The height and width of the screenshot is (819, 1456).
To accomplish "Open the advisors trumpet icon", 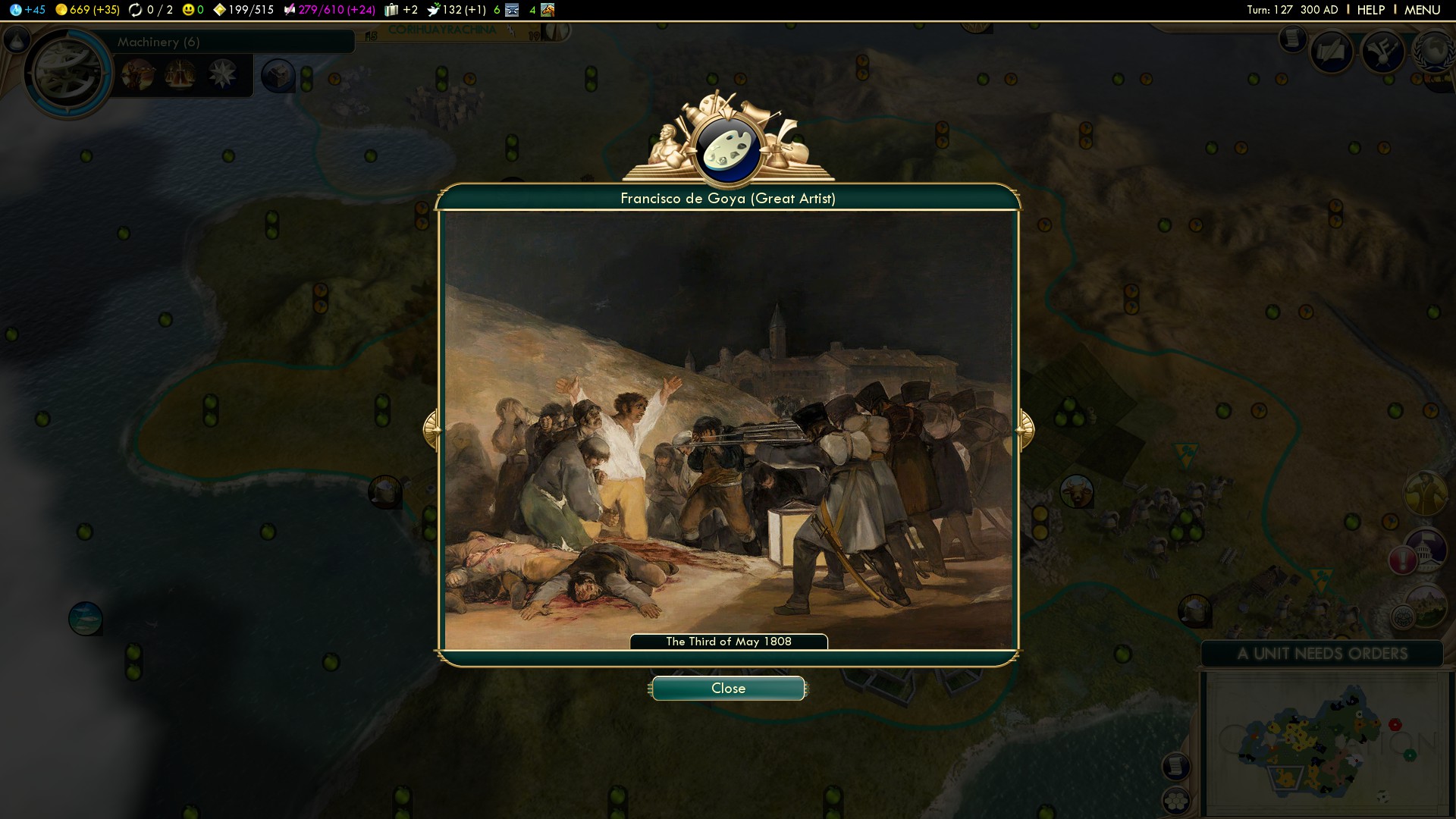I will (x=1382, y=52).
